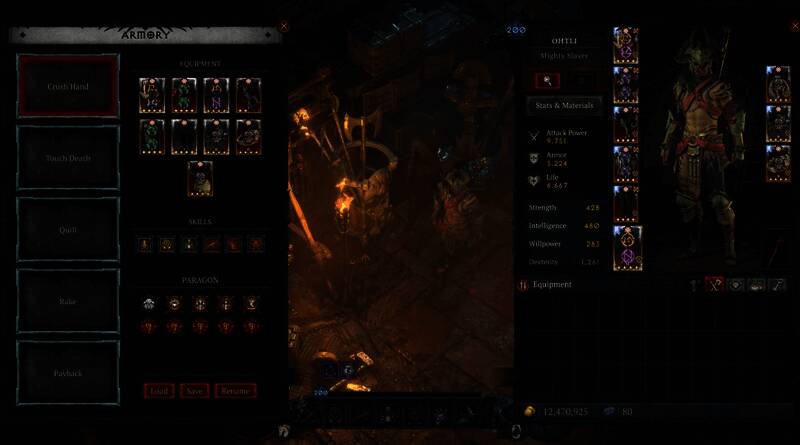Select the Quill loadout slot
The width and height of the screenshot is (800, 445).
coord(68,229)
